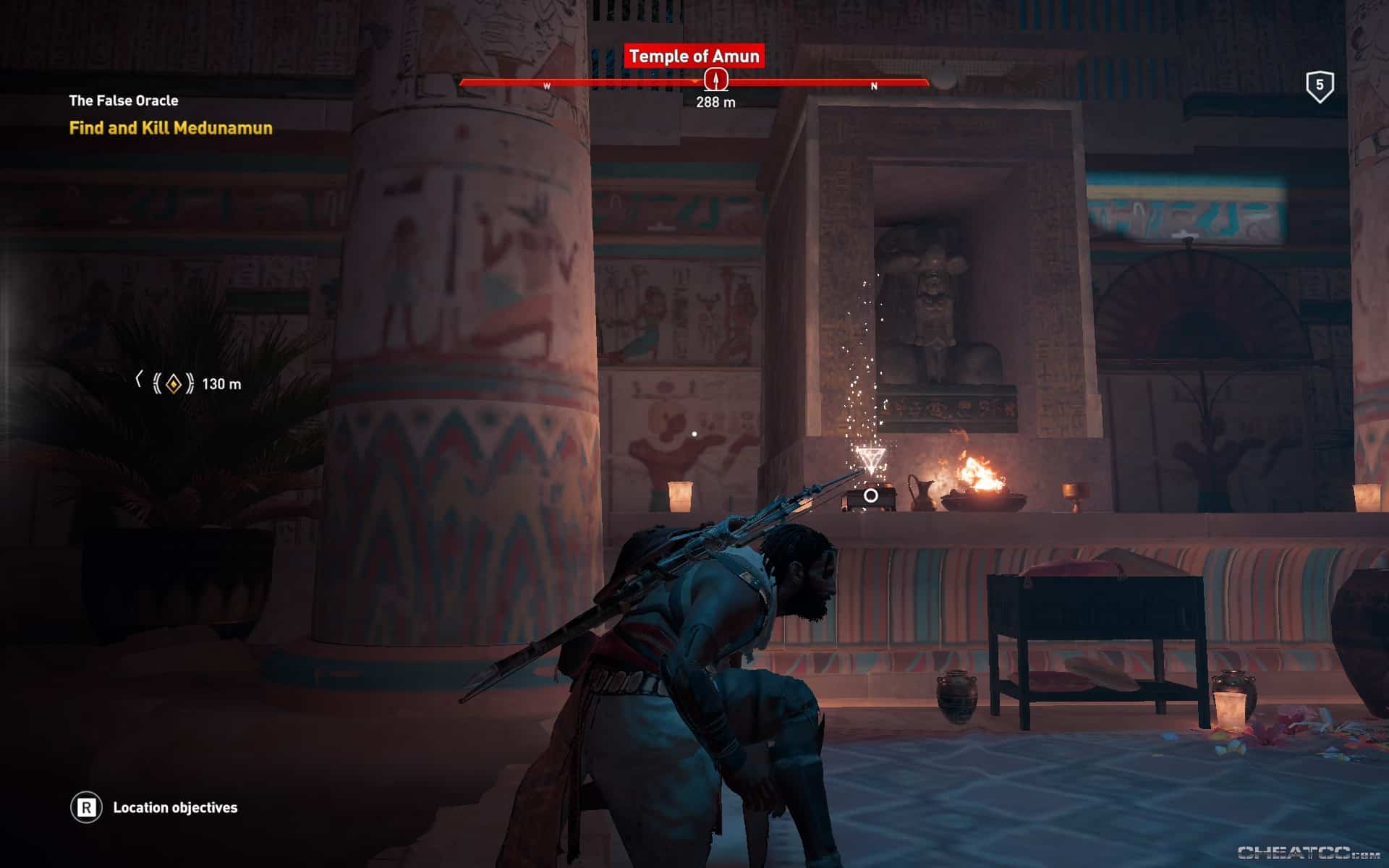Click the quest marker icon on the compass

click(715, 80)
